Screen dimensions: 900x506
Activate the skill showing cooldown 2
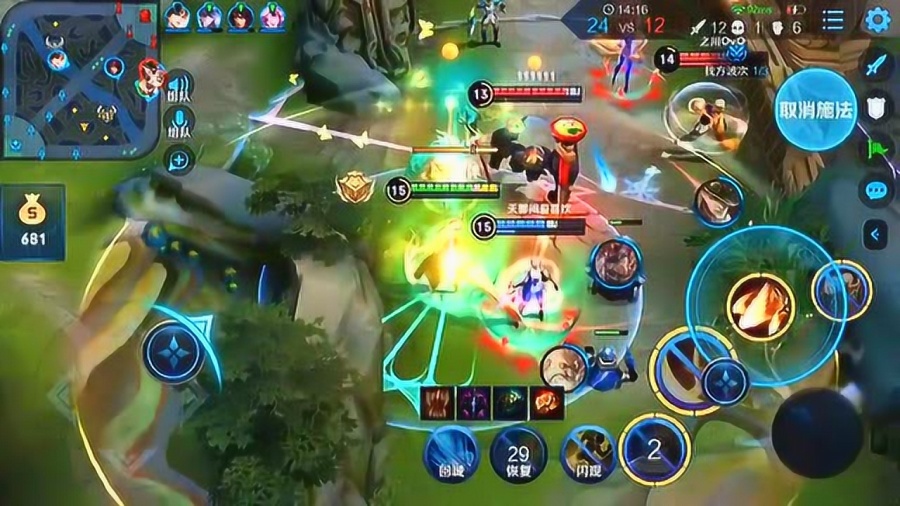pos(654,448)
